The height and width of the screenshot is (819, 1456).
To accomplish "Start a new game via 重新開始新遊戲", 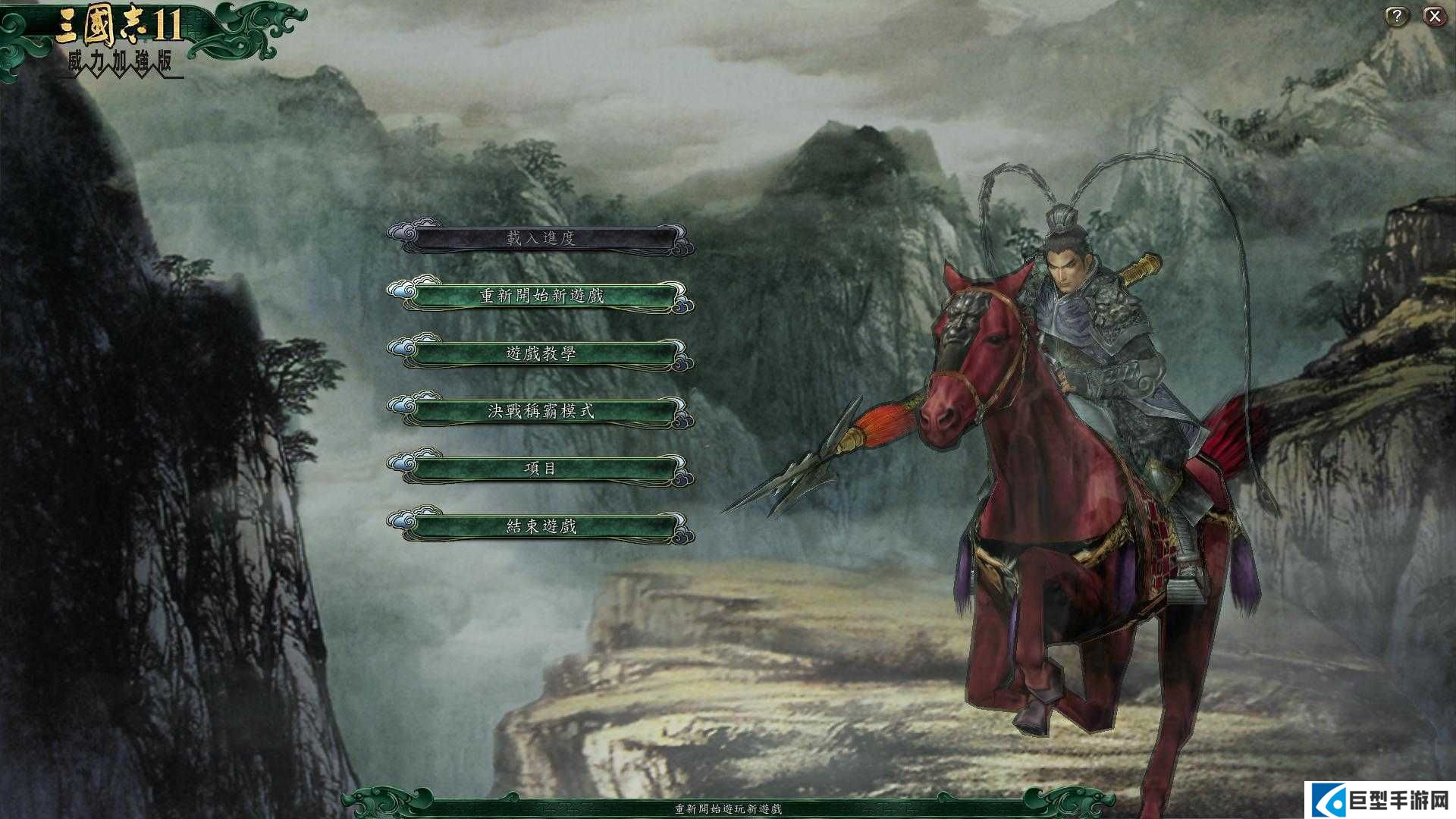I will coord(541,296).
